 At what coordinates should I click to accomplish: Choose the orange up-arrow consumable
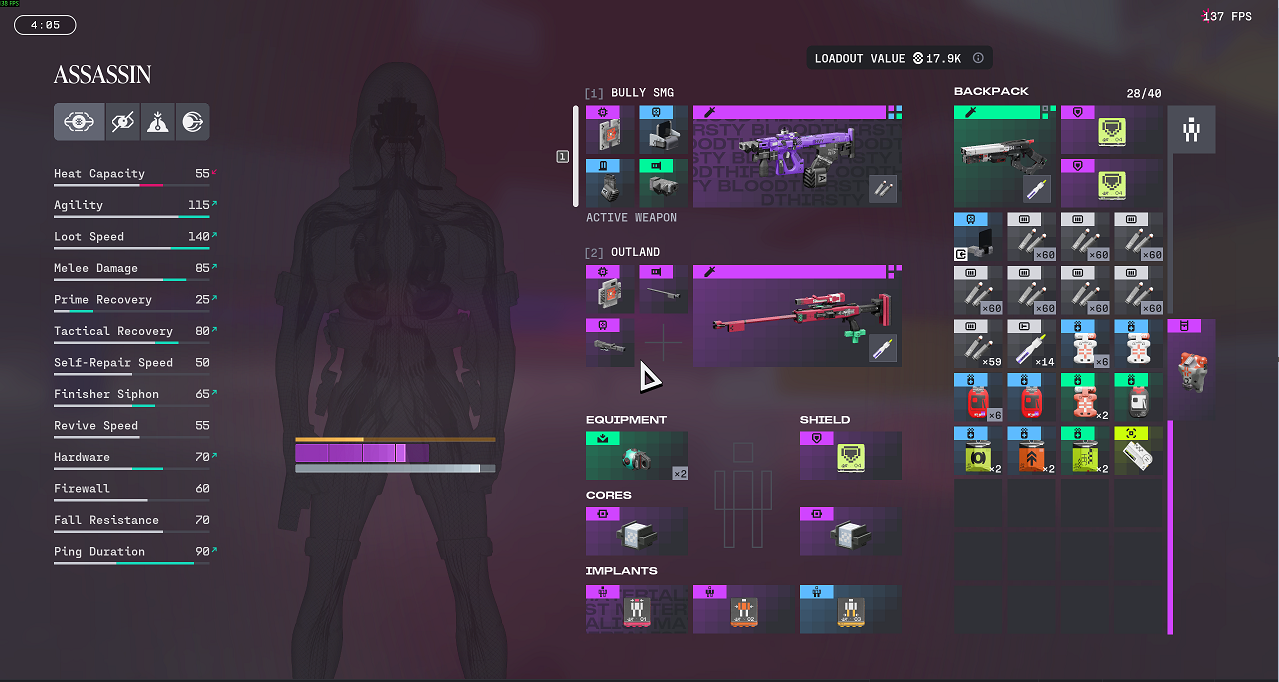click(1032, 451)
